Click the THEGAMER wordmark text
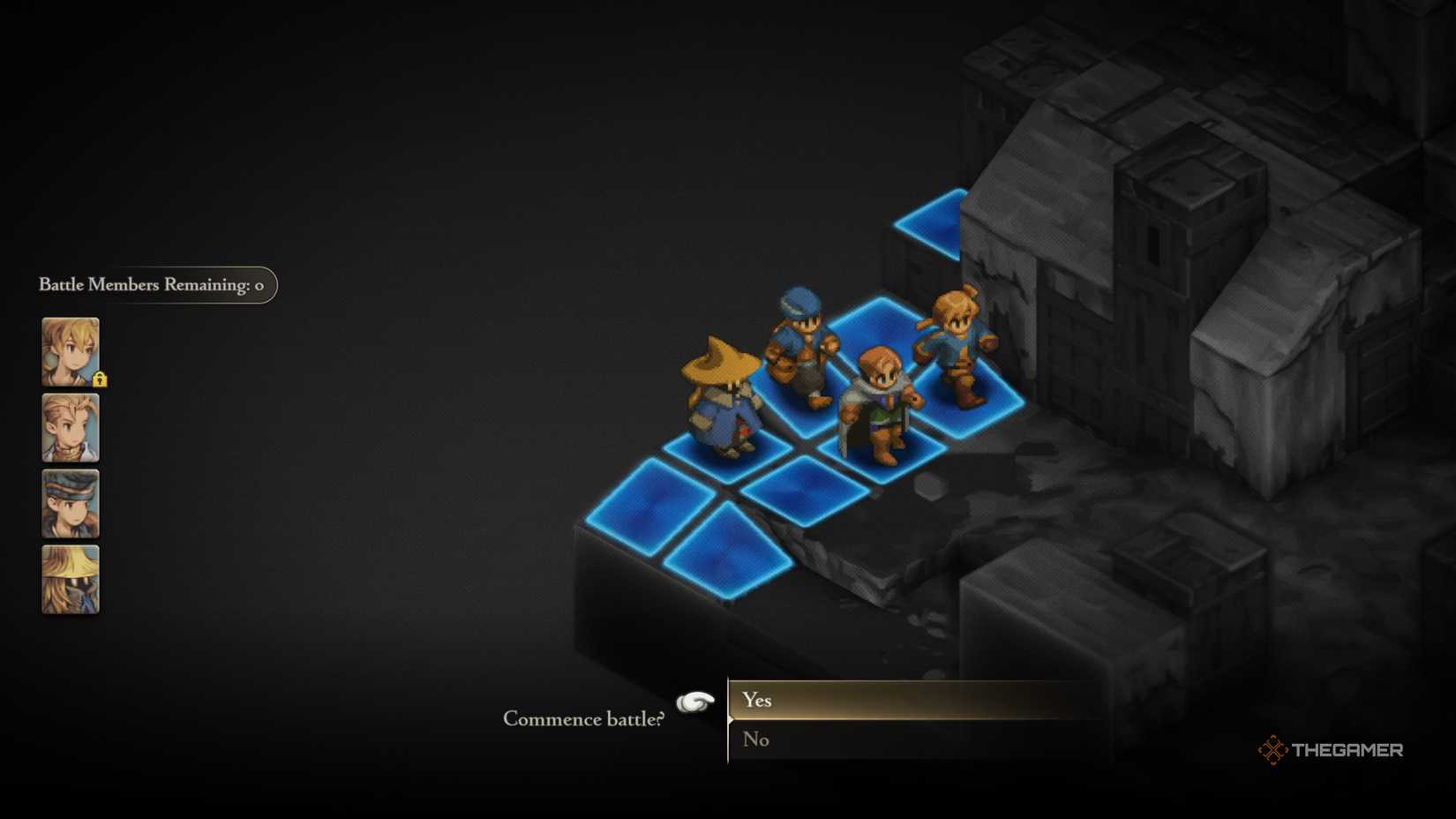 click(1346, 750)
